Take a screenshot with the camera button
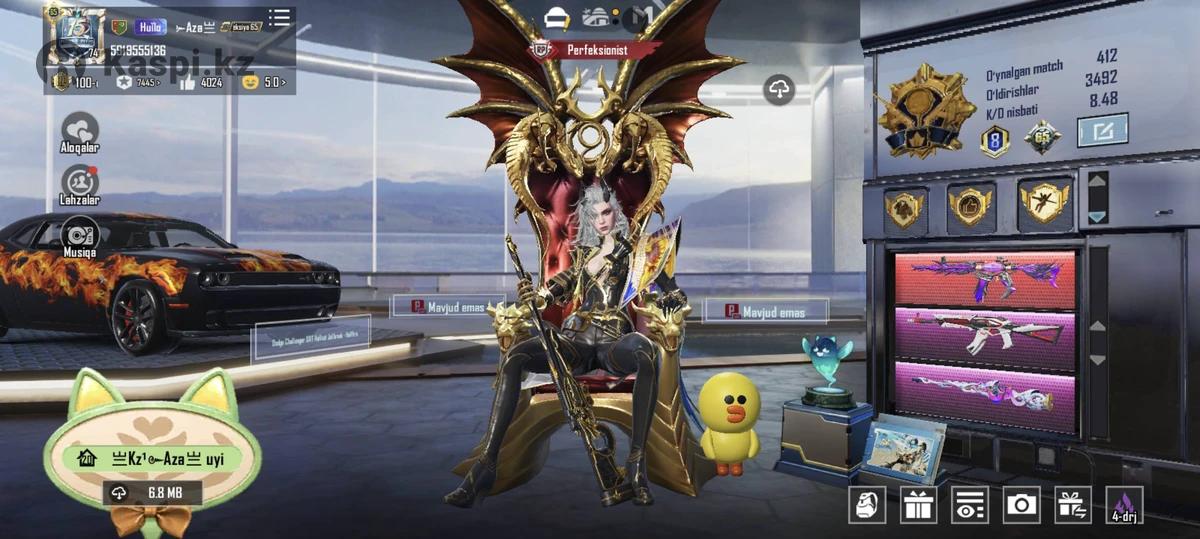Image resolution: width=1200 pixels, height=539 pixels. (1021, 505)
